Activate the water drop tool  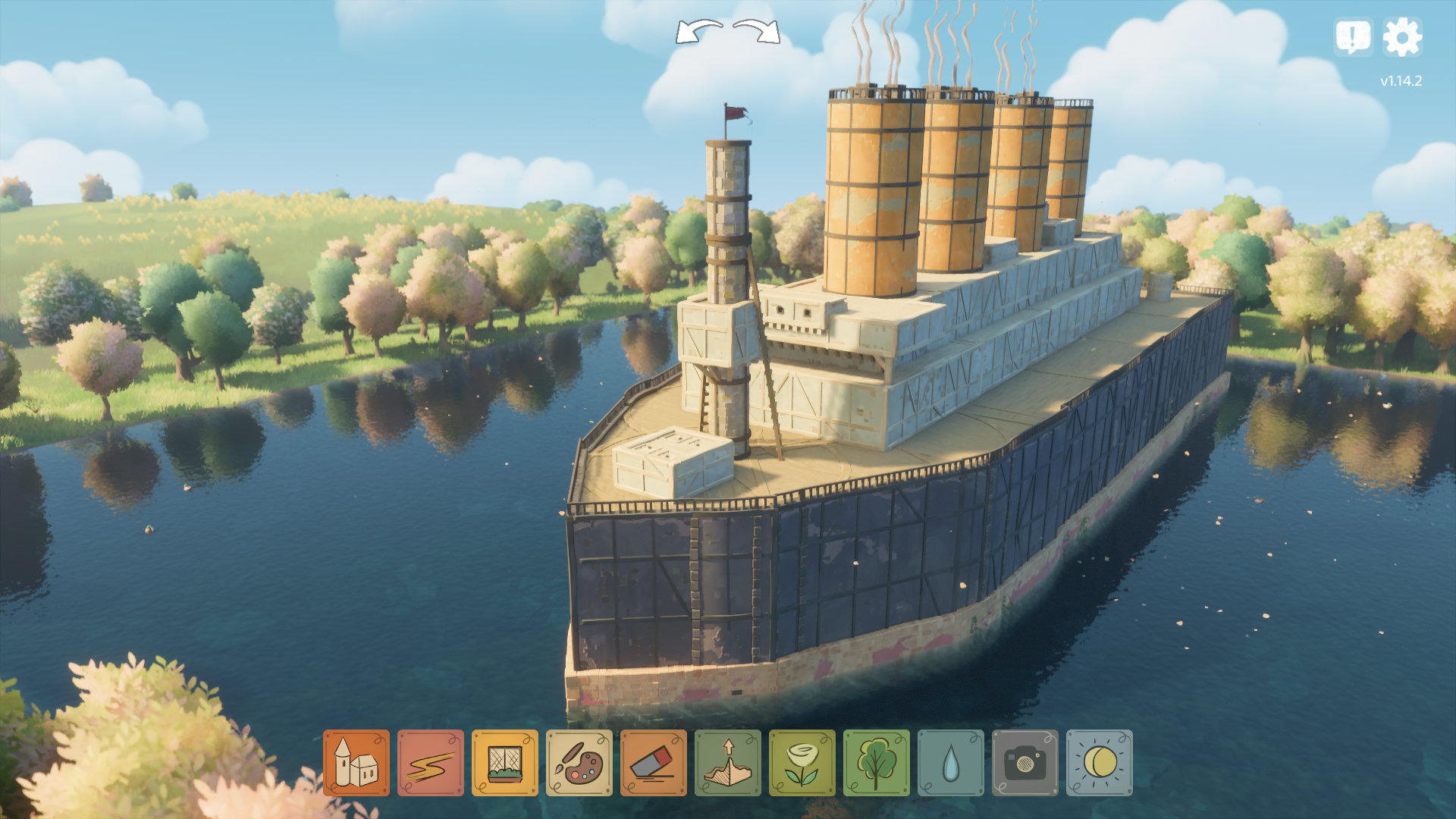tap(950, 763)
